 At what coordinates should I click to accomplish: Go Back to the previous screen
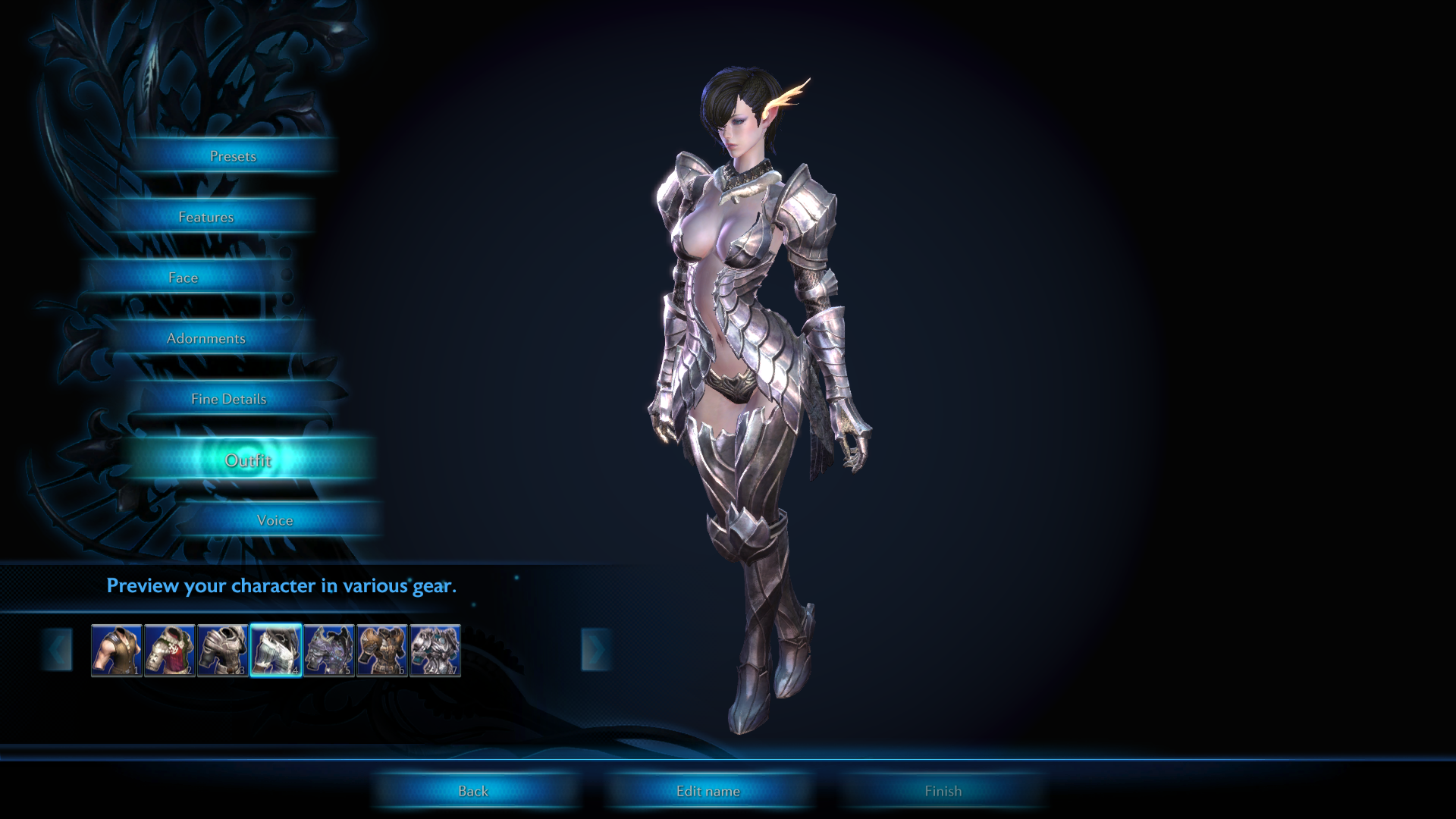[473, 791]
